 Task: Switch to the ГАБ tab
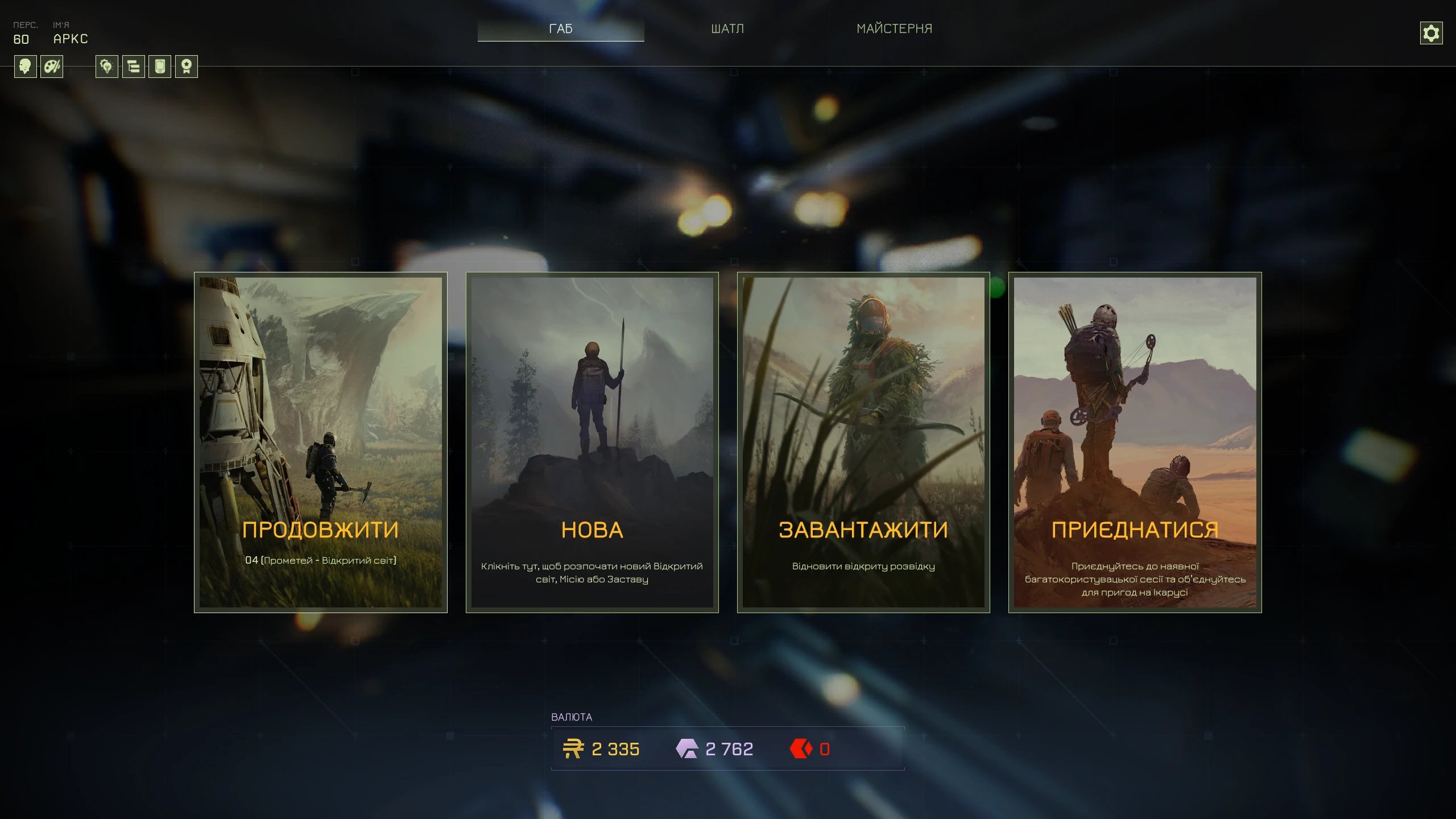[561, 28]
